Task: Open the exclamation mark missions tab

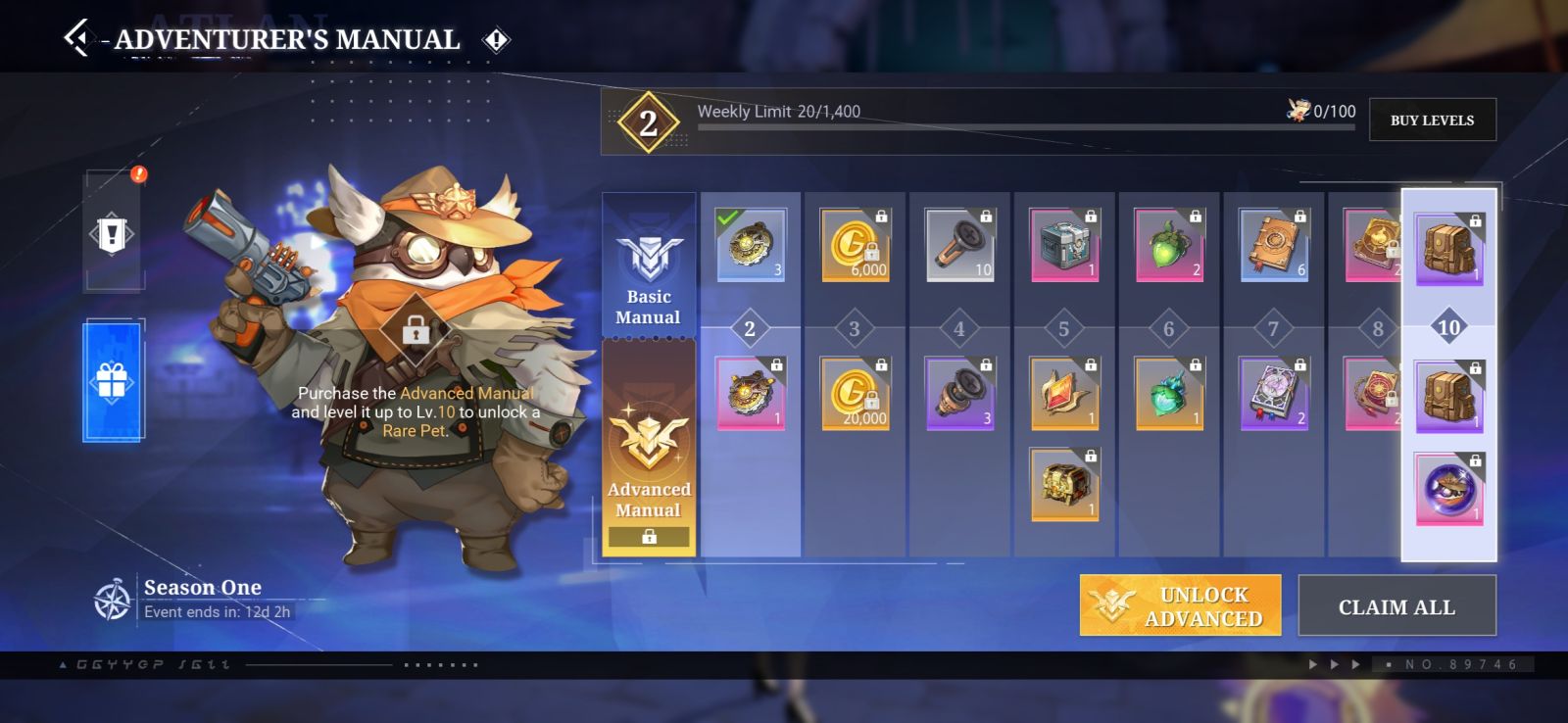Action: click(112, 233)
